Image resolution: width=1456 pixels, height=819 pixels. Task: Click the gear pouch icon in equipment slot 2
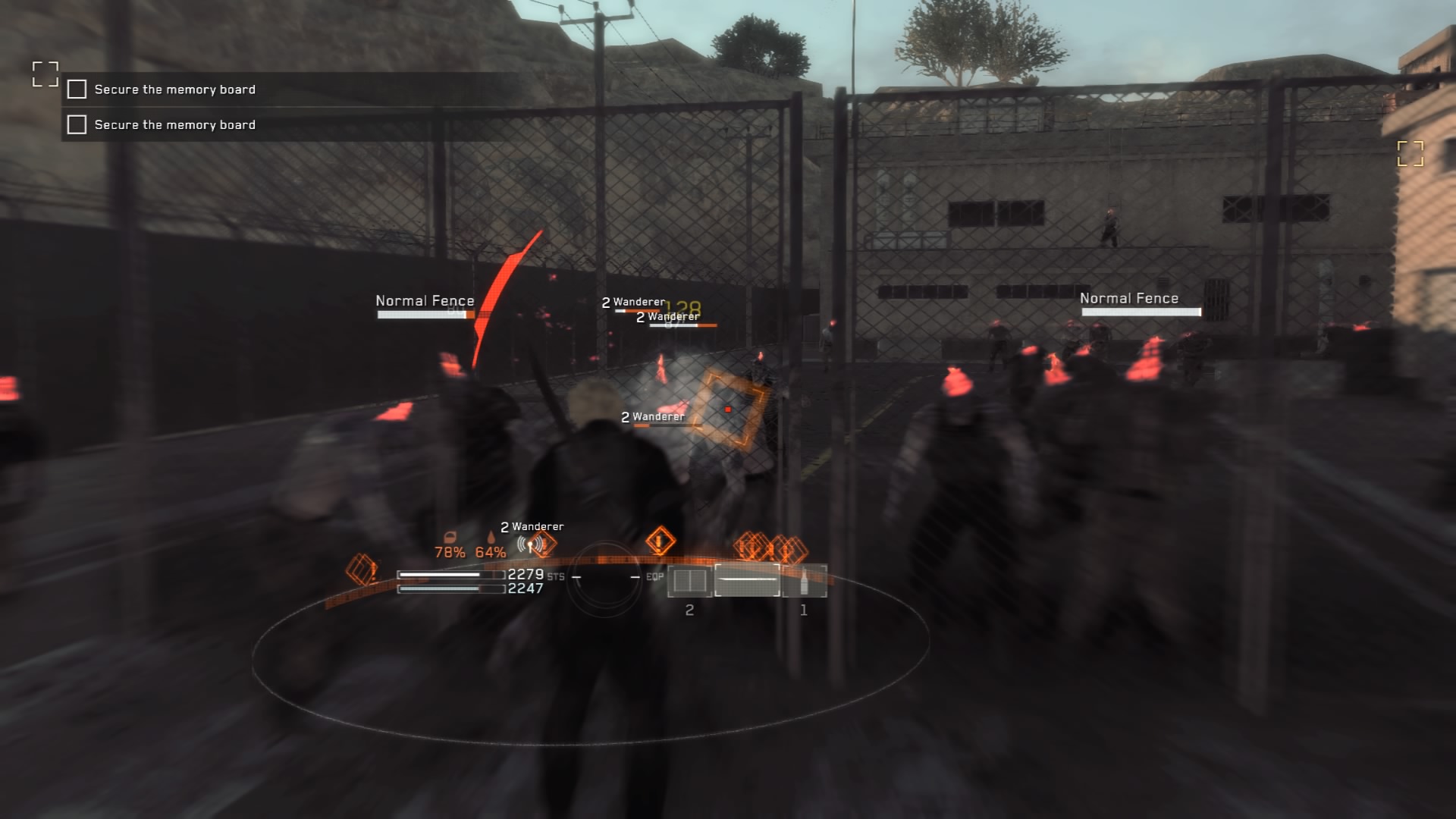690,581
